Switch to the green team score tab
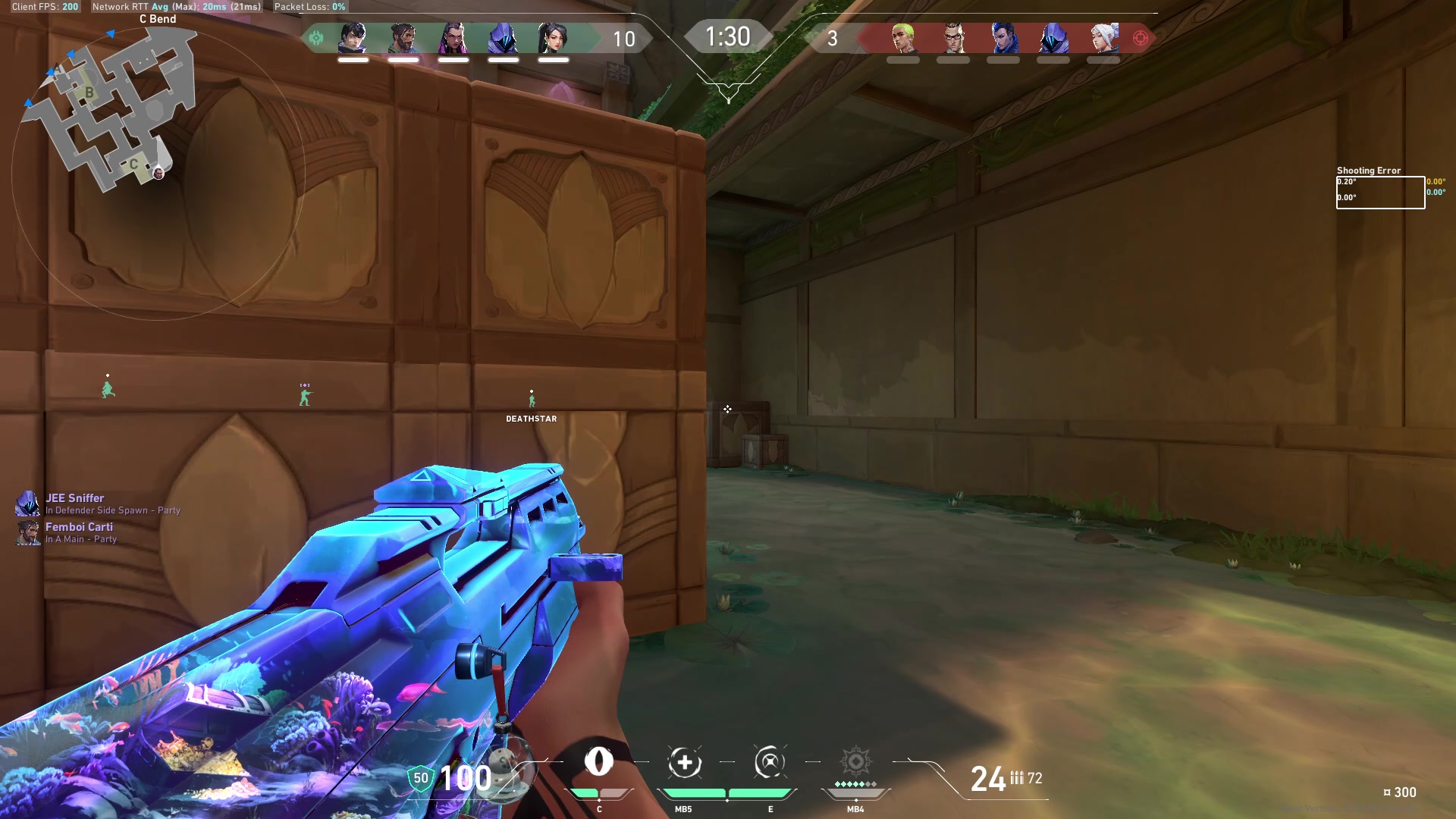 [623, 39]
